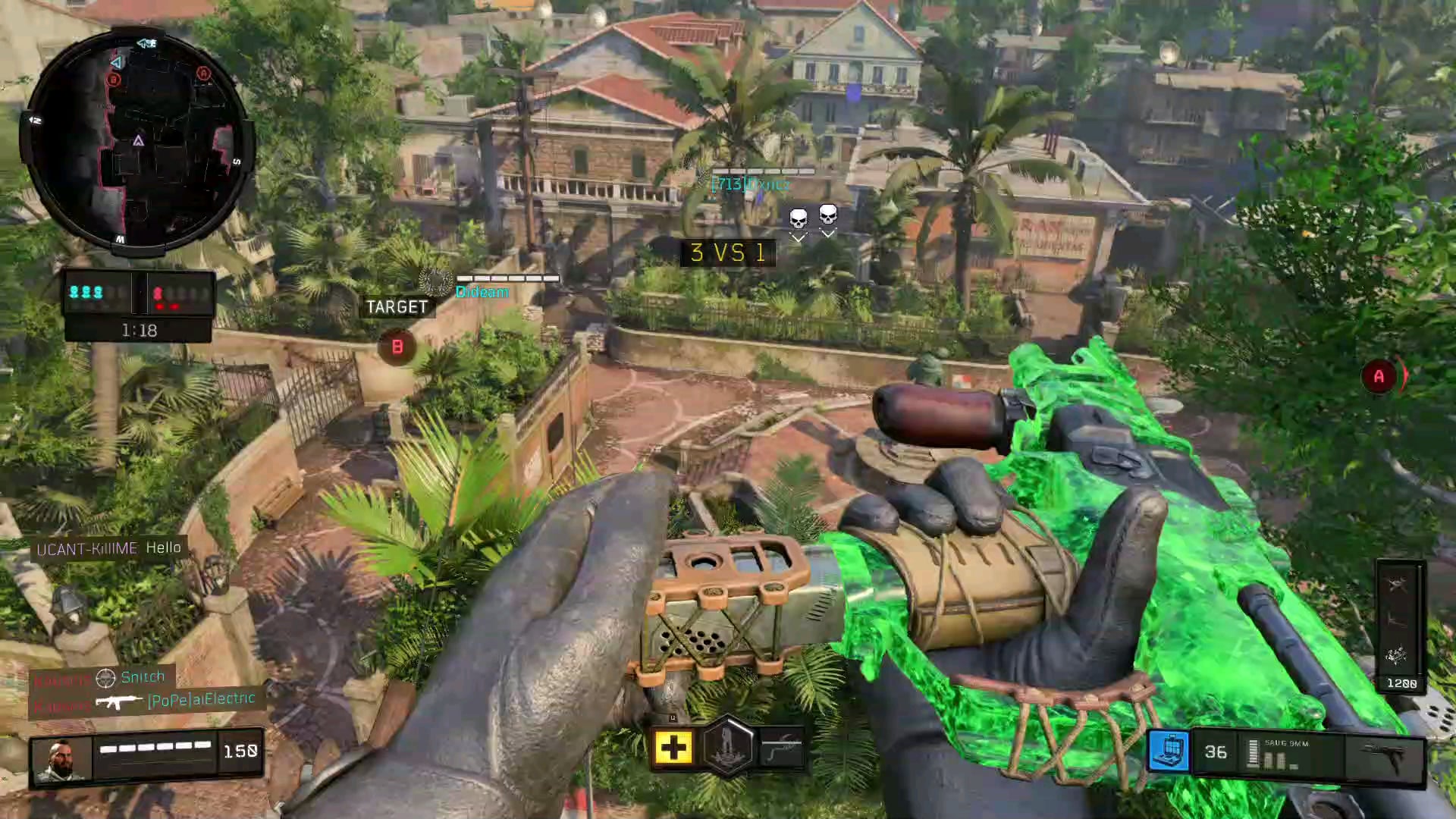Screen dimensions: 1456x819
Task: Open the vertical scorestreak panel
Action: click(1400, 626)
